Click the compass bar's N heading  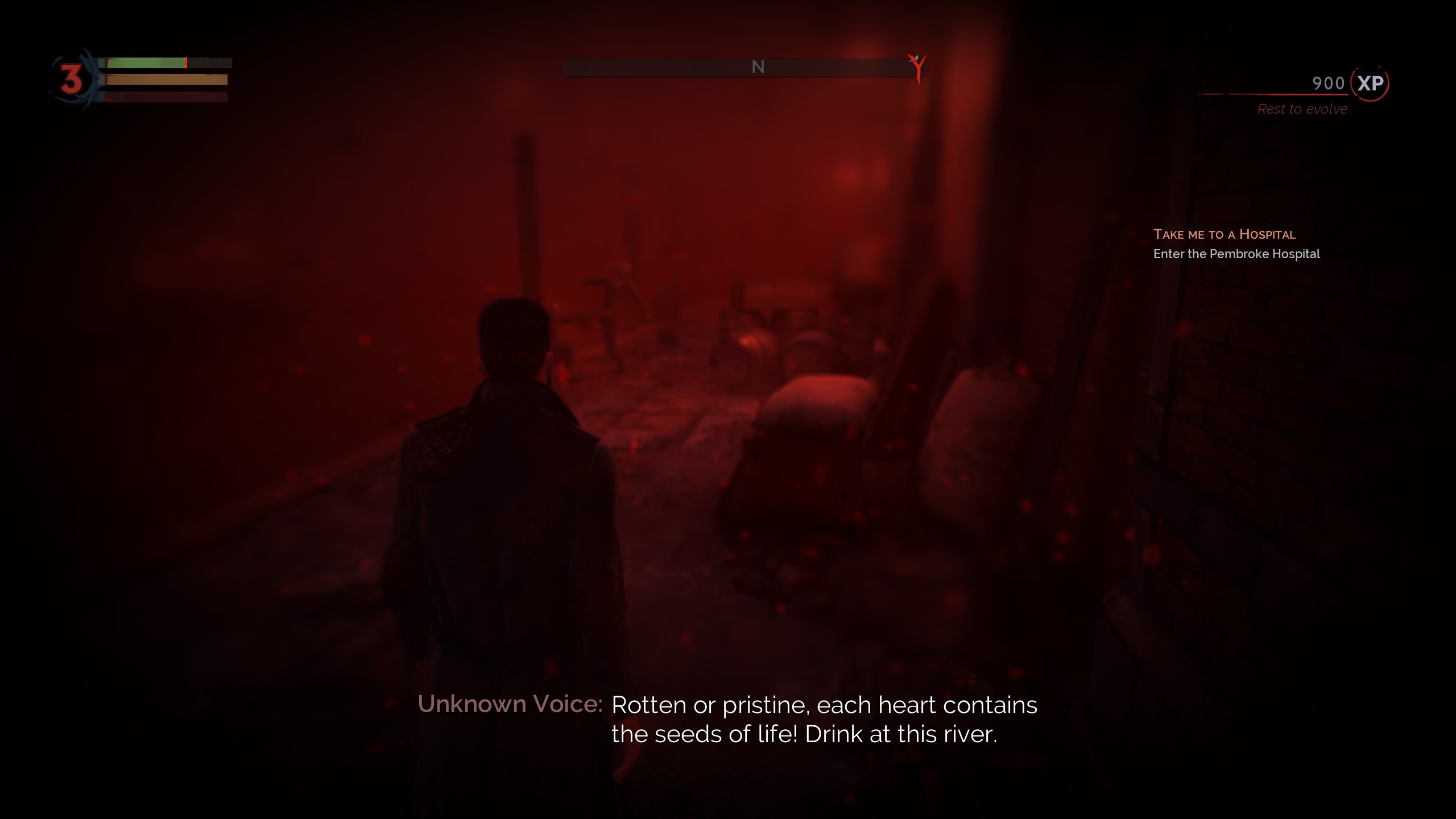[758, 67]
